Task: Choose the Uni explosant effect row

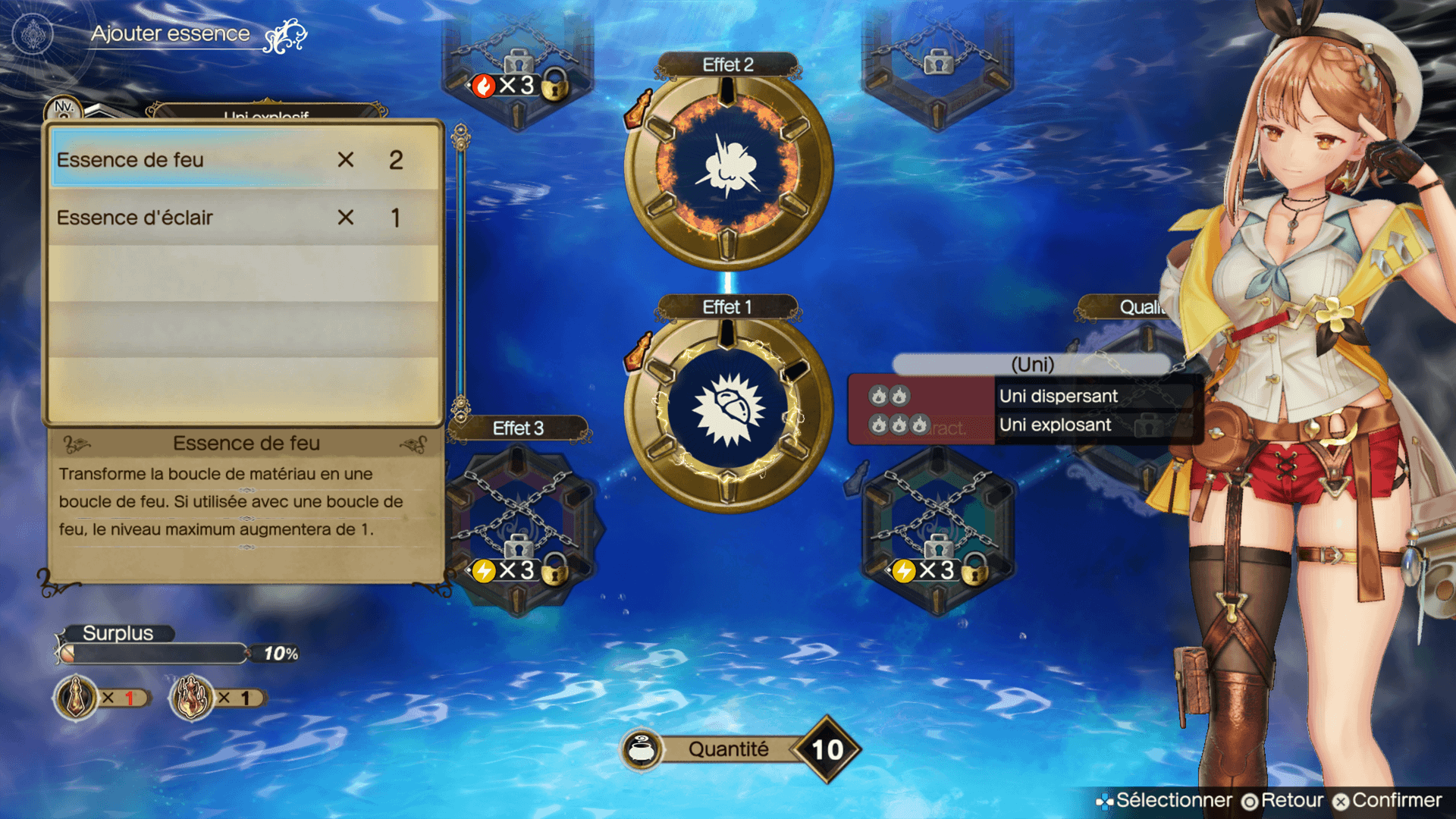Action: (1055, 425)
